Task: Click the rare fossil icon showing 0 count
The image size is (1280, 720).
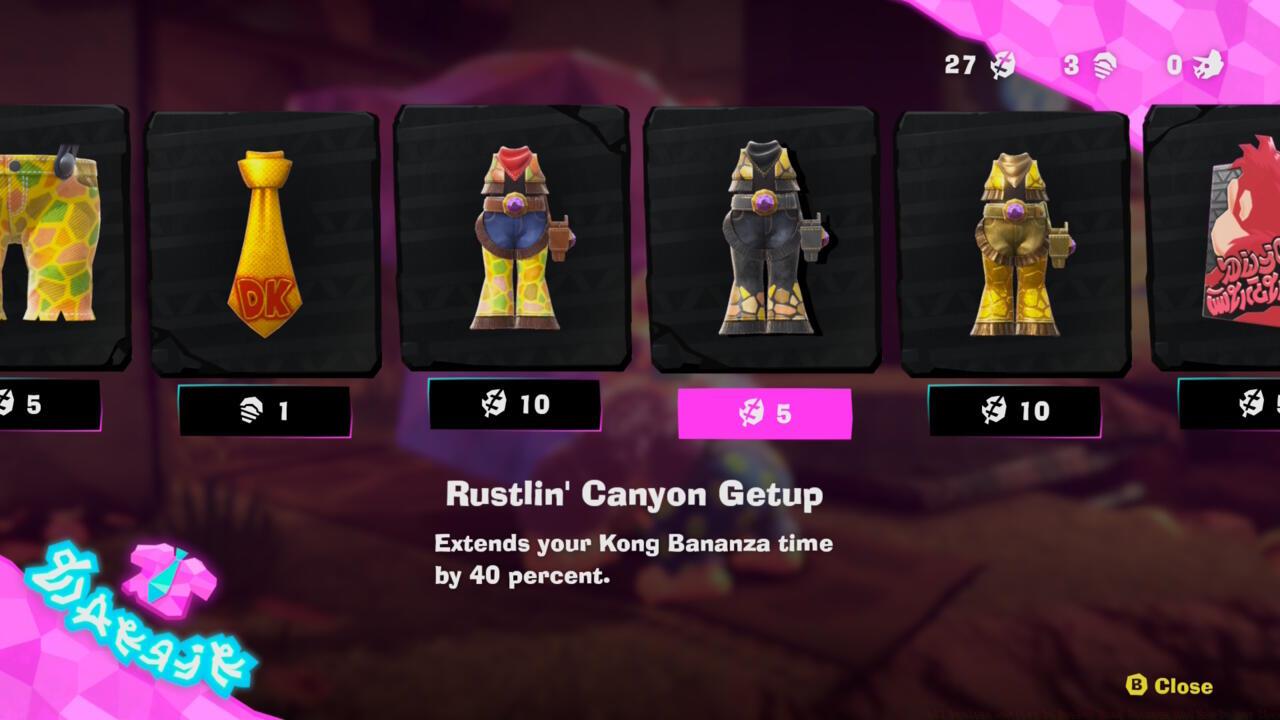Action: pyautogui.click(x=1205, y=63)
